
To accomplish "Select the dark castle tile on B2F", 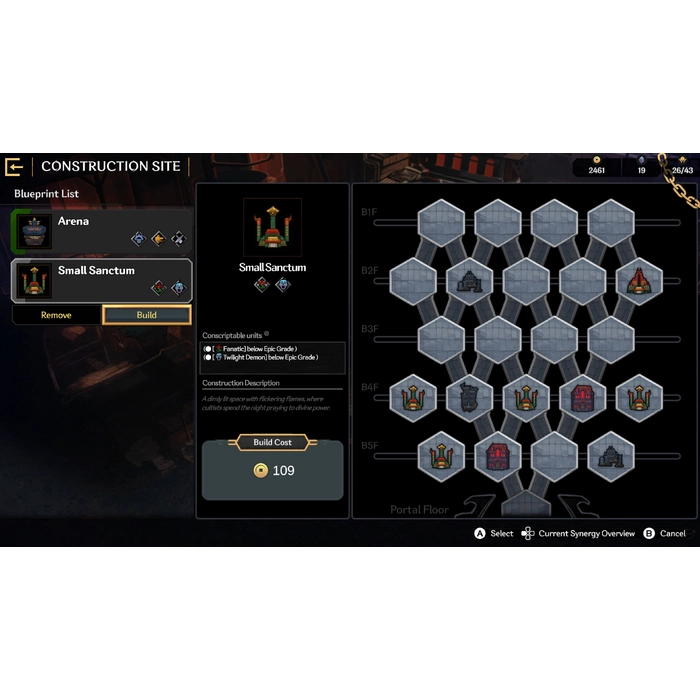I will tap(469, 282).
